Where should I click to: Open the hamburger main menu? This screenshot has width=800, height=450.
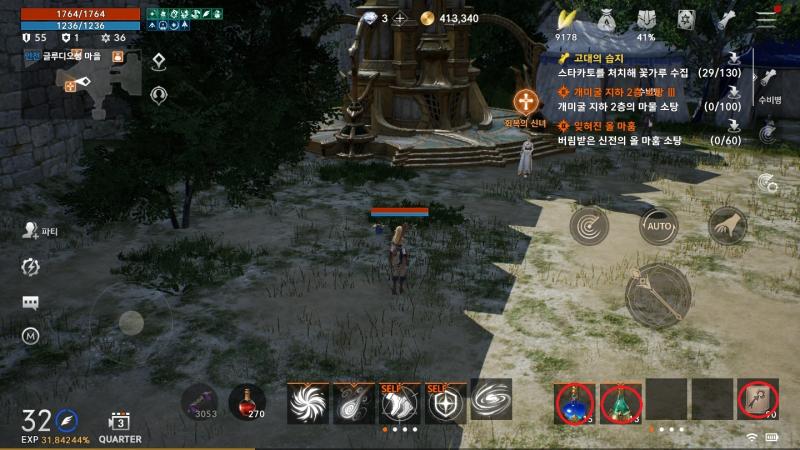(767, 19)
